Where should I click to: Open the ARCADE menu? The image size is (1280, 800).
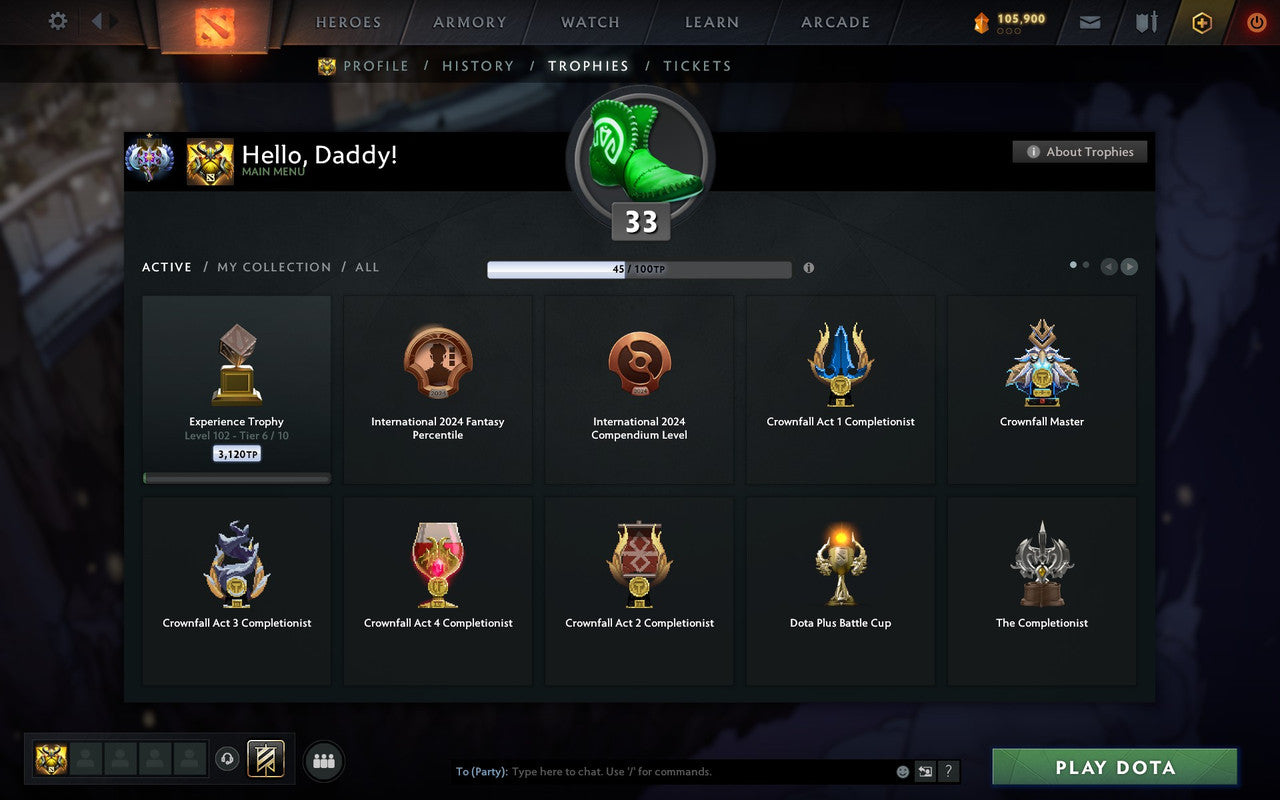pyautogui.click(x=834, y=22)
